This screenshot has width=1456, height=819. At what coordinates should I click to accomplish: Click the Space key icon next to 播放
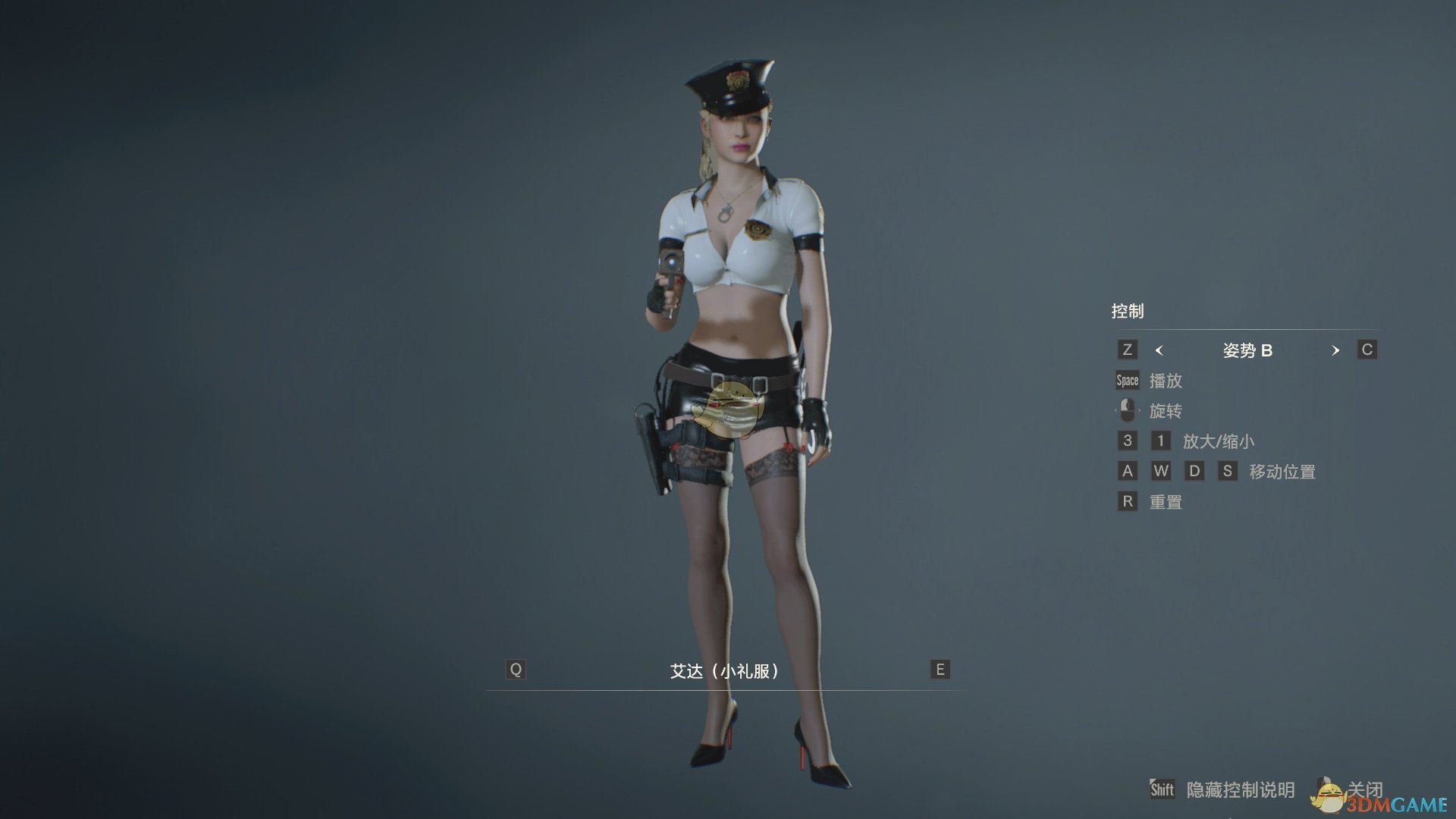[x=1126, y=380]
